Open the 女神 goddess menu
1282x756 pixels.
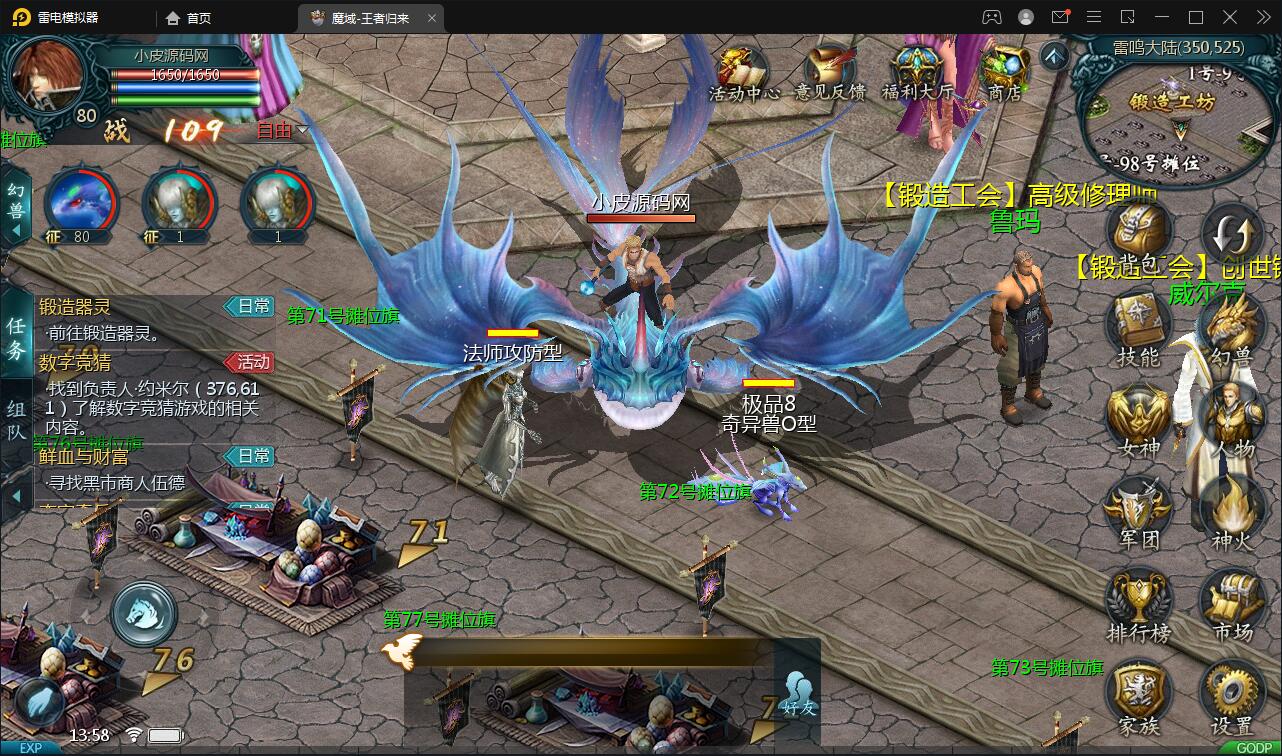tap(1139, 420)
